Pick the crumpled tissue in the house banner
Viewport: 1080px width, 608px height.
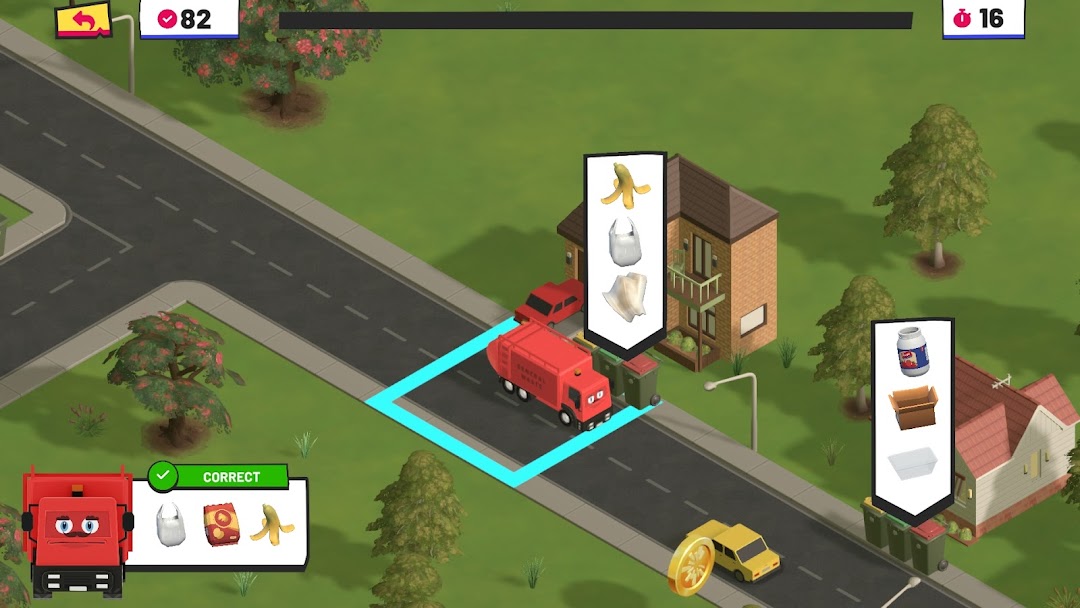click(x=625, y=297)
